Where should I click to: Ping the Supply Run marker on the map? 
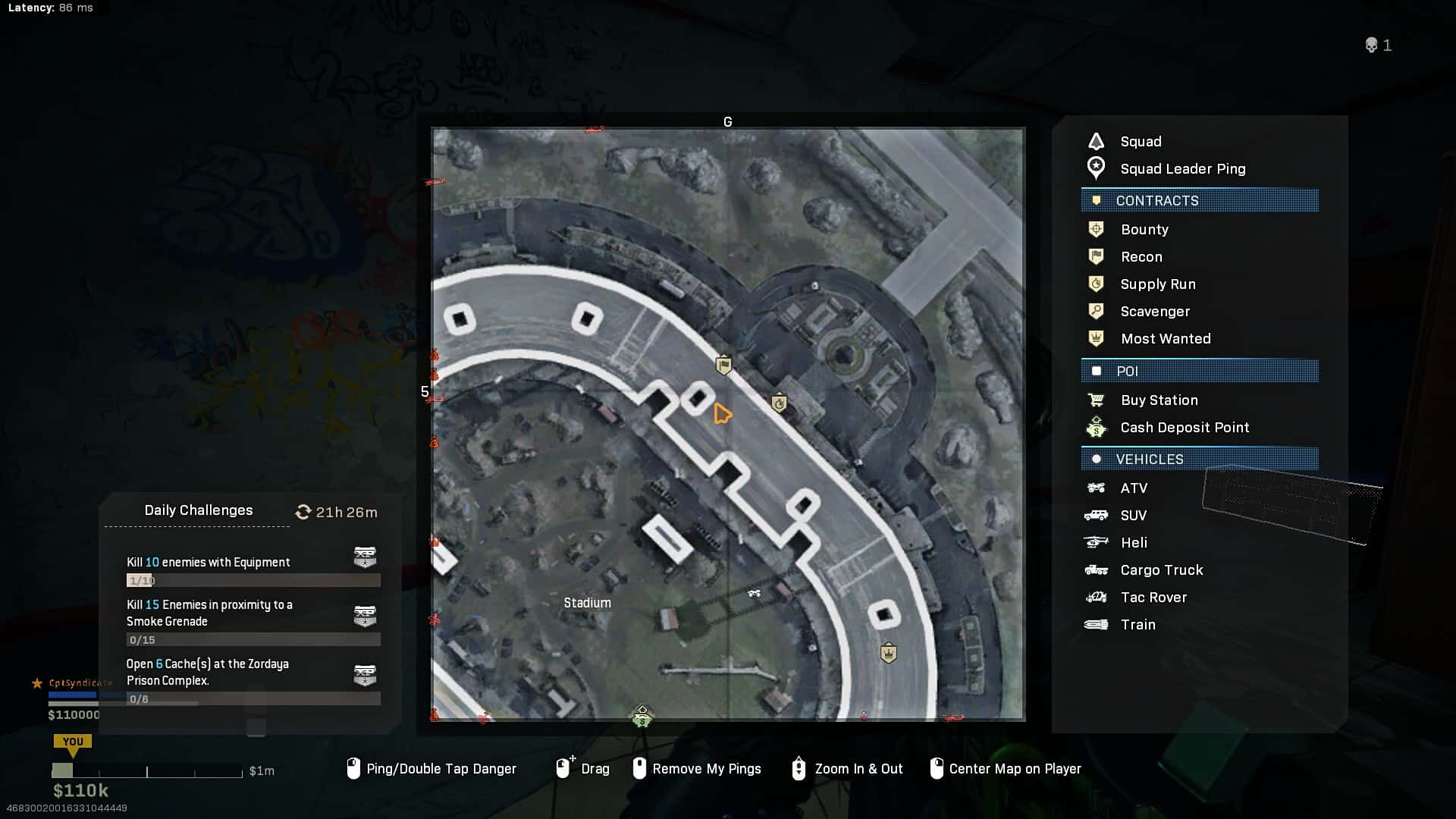pyautogui.click(x=779, y=403)
